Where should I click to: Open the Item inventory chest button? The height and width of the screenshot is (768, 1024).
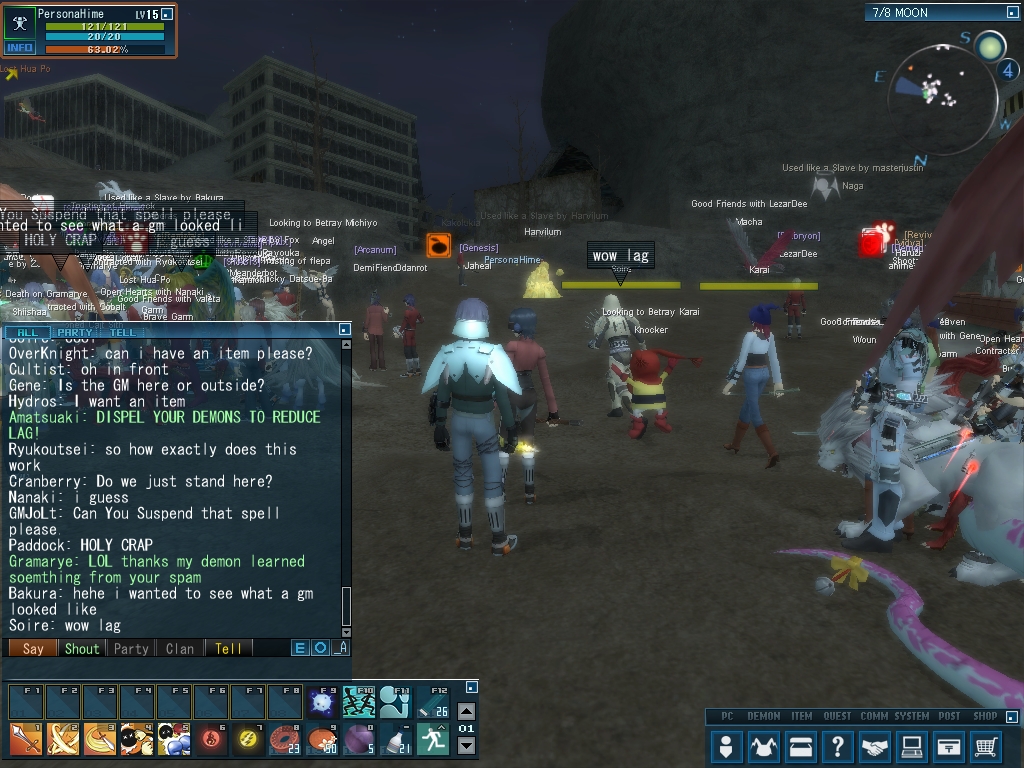(801, 746)
